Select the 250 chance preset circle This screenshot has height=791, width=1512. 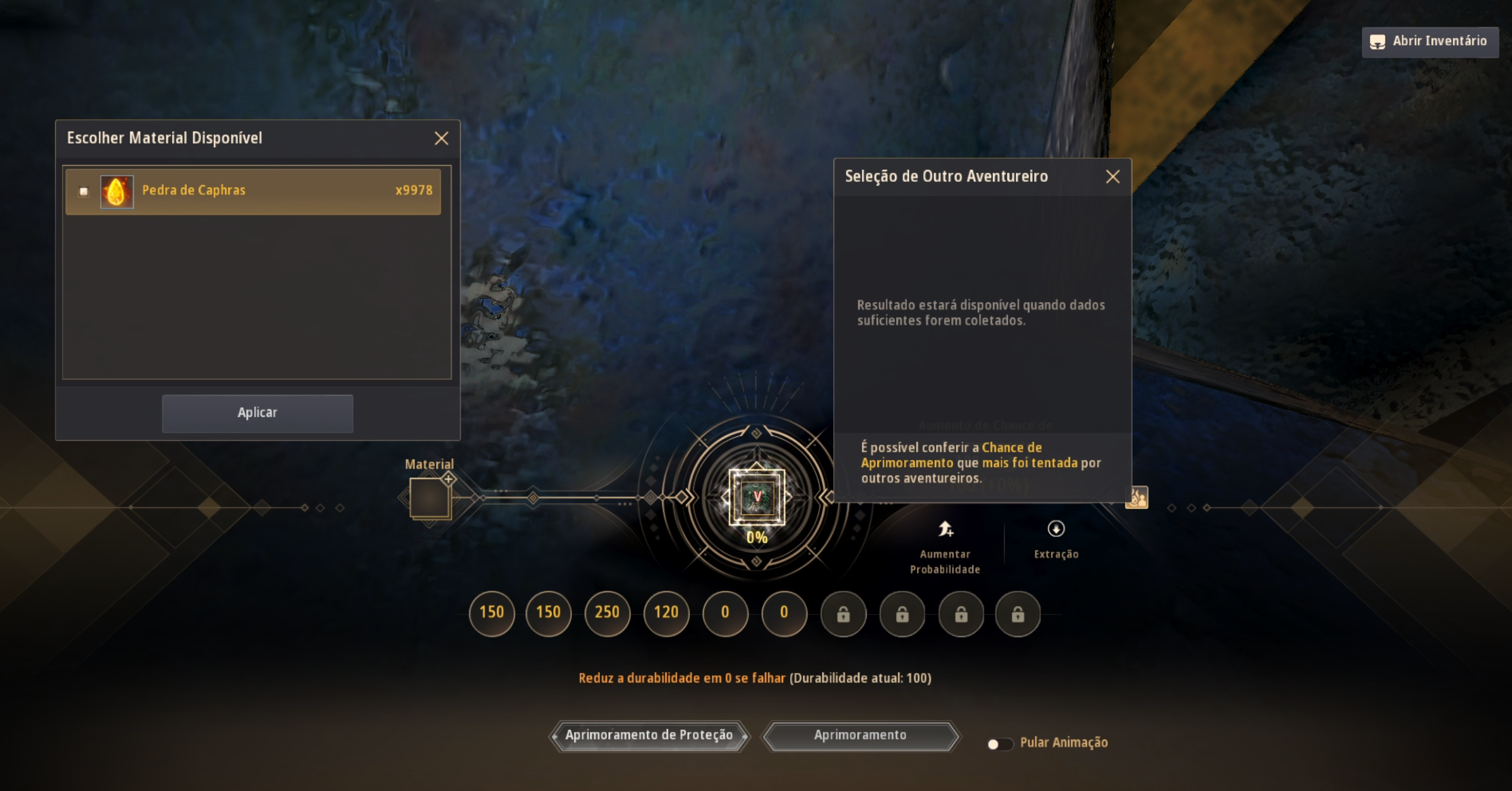tap(607, 613)
